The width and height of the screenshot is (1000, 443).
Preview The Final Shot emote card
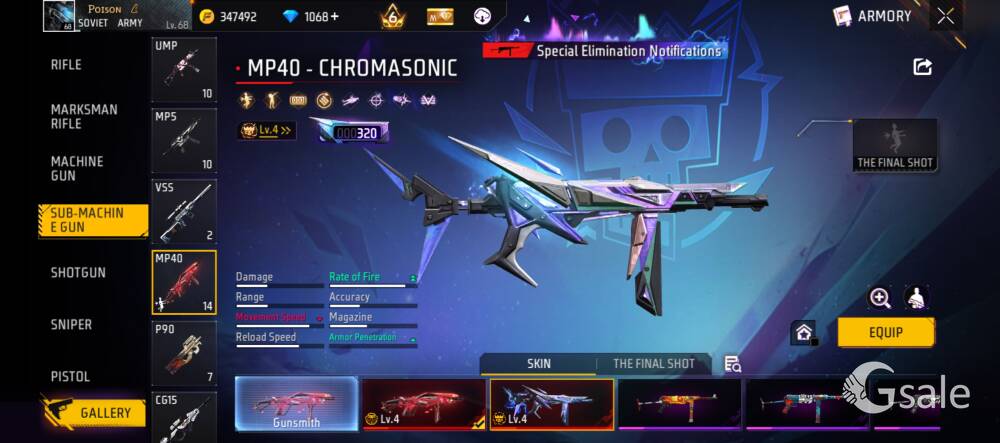point(894,145)
